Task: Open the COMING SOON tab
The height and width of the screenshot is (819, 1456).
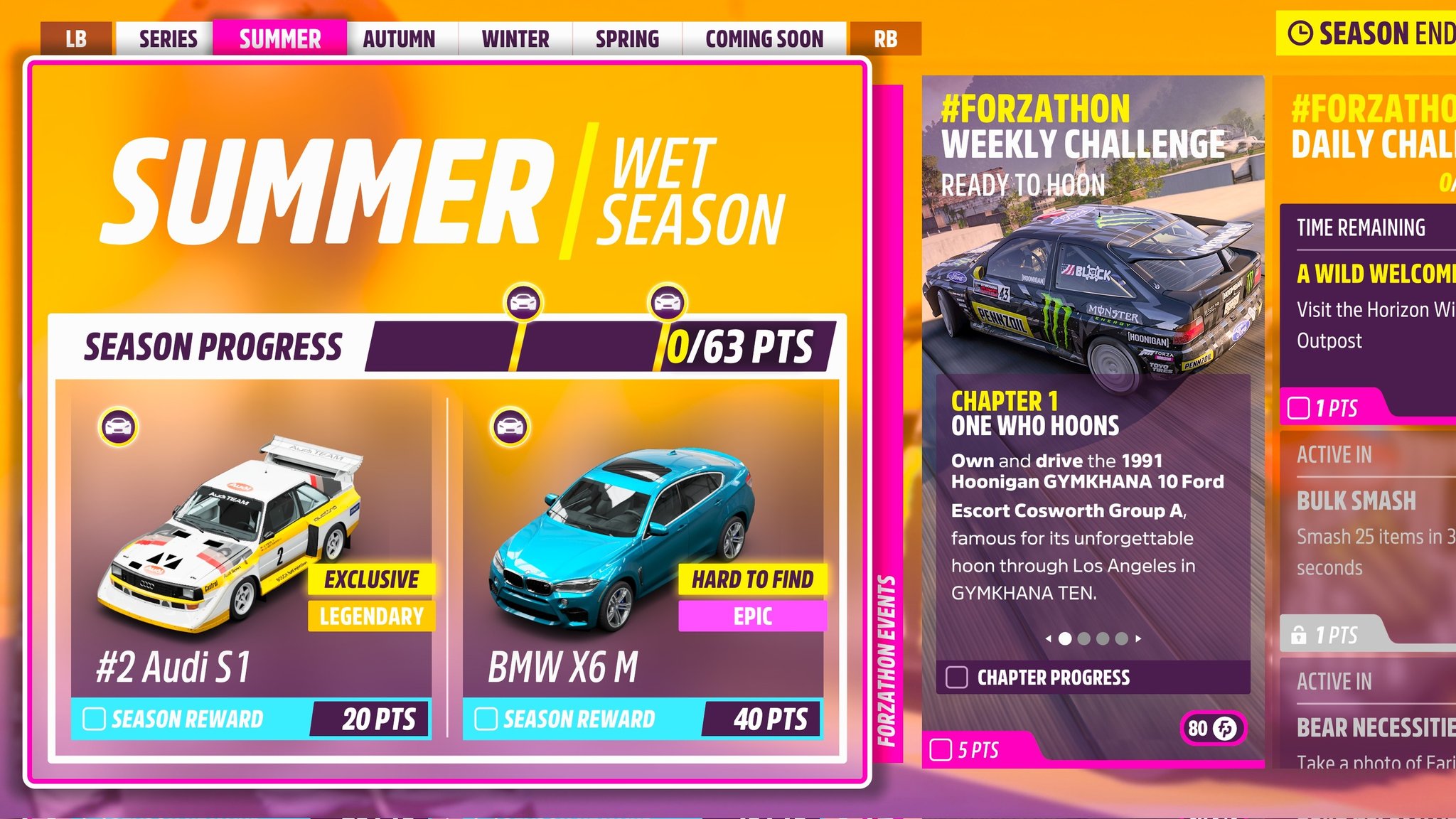Action: coord(764,39)
